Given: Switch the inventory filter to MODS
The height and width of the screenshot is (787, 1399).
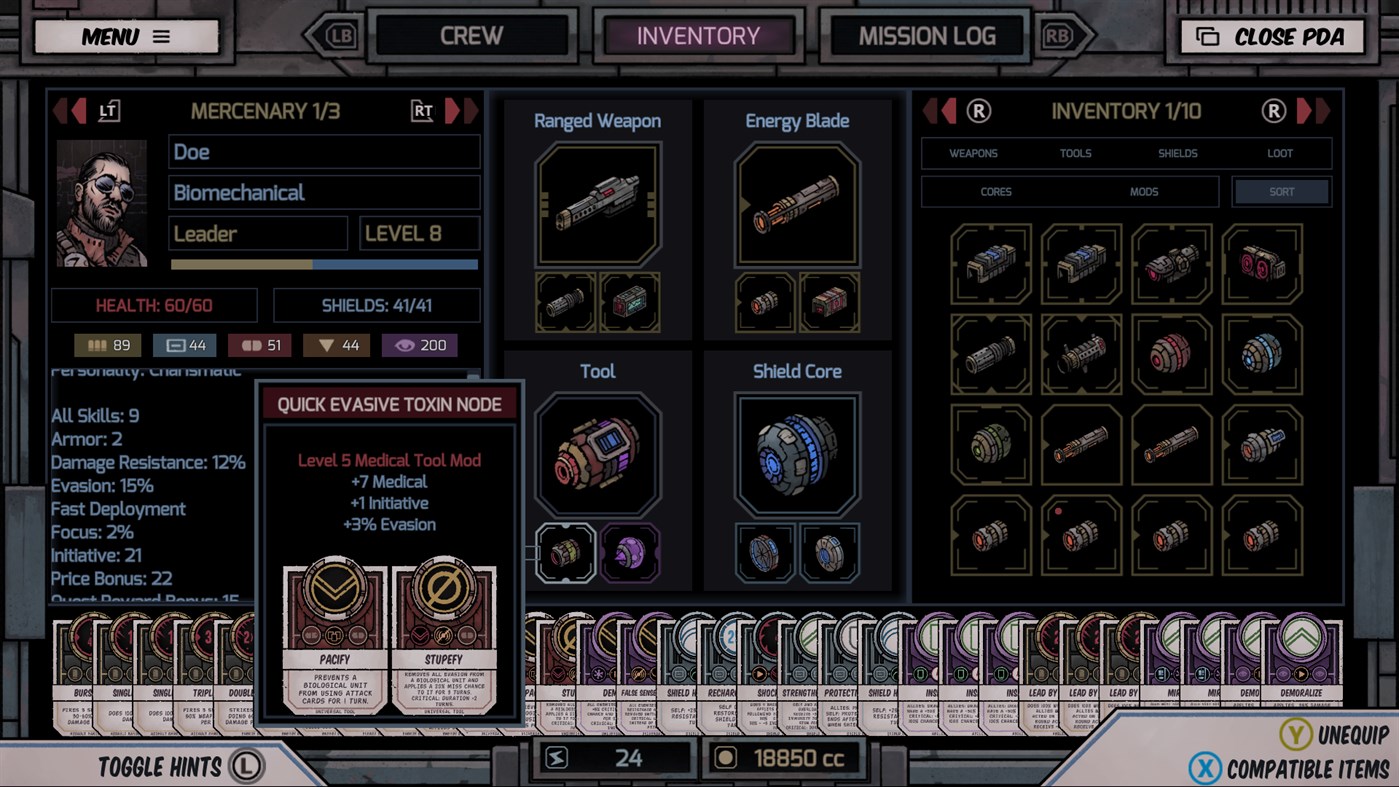Looking at the screenshot, I should pyautogui.click(x=1143, y=191).
